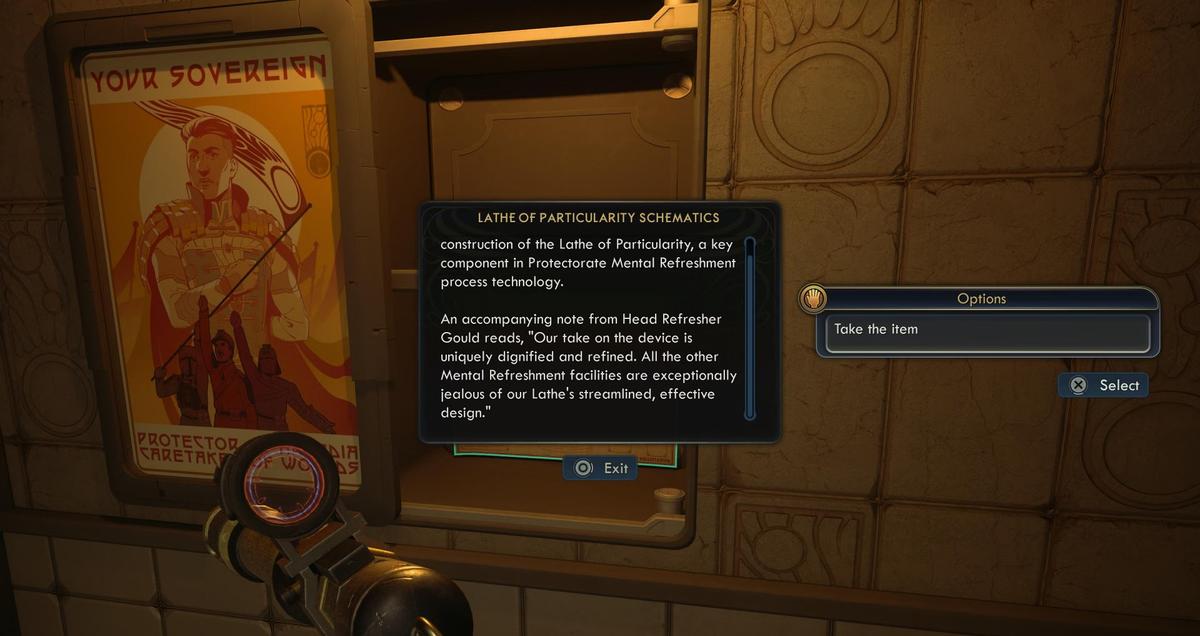The width and height of the screenshot is (1200, 636).
Task: Click the Select button under Options
Action: pos(1104,385)
